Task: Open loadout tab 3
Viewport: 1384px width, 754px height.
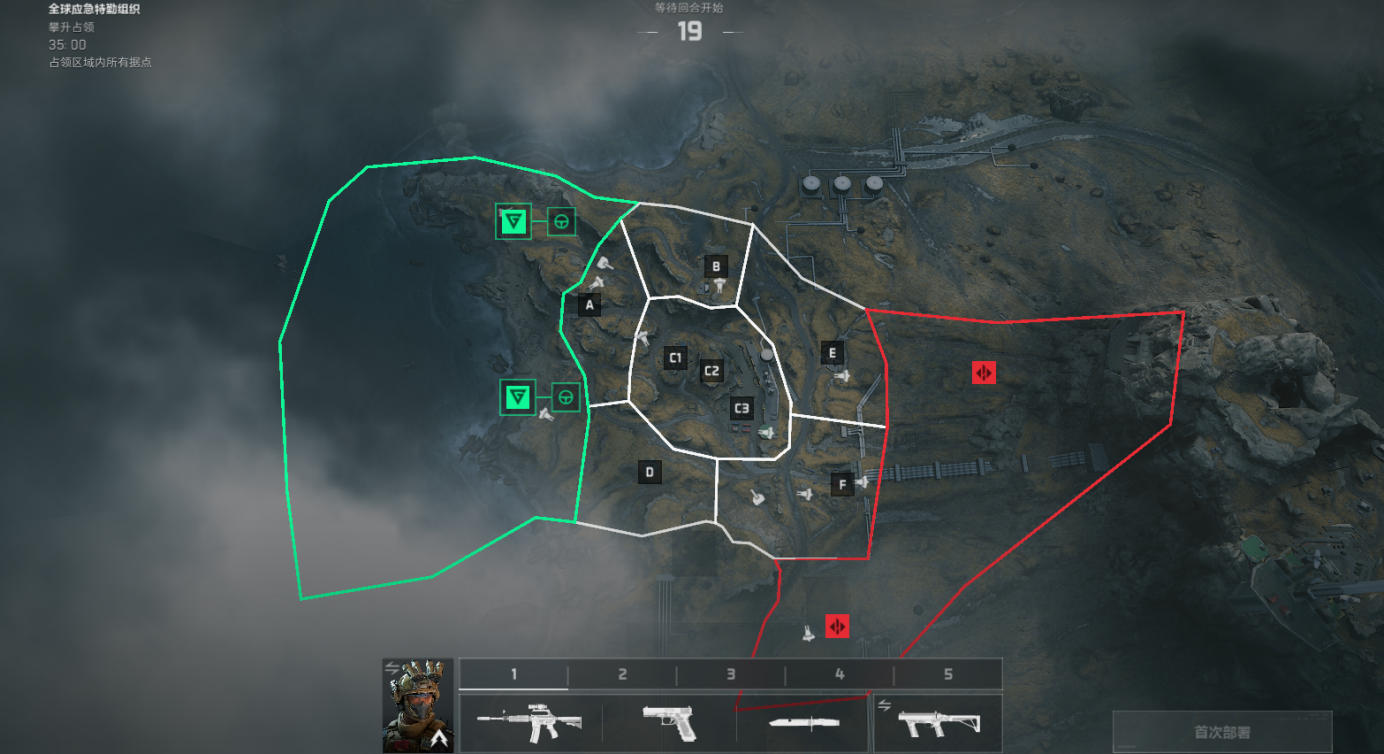Action: click(x=731, y=674)
